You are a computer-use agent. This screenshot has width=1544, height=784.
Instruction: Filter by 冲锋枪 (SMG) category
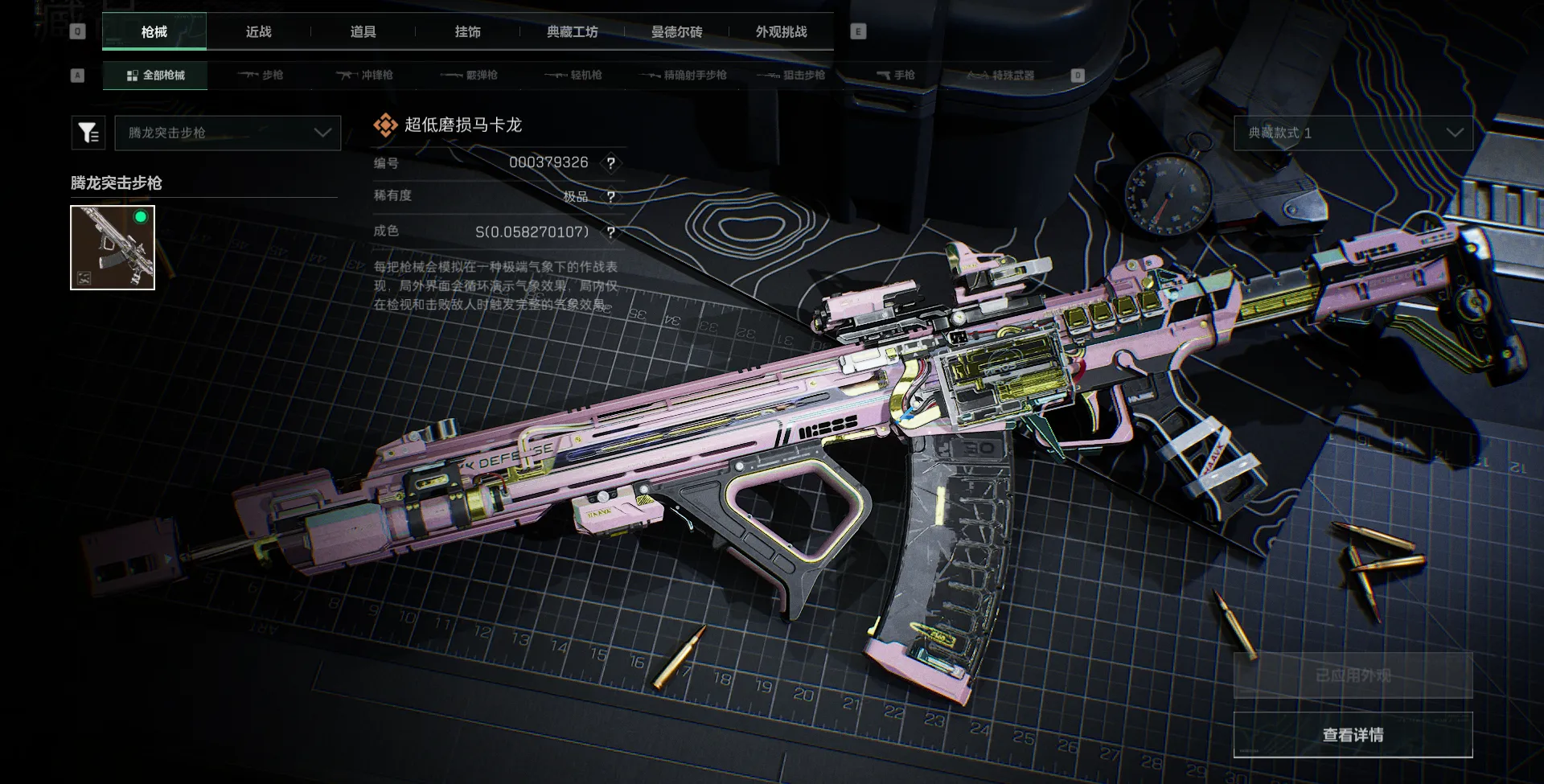click(x=365, y=75)
